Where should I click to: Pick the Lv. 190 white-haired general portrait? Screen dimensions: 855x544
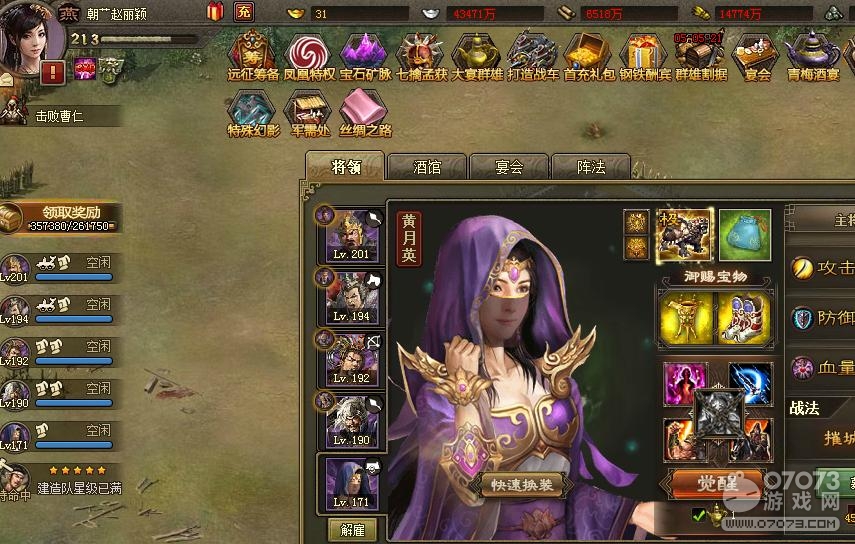coord(350,420)
